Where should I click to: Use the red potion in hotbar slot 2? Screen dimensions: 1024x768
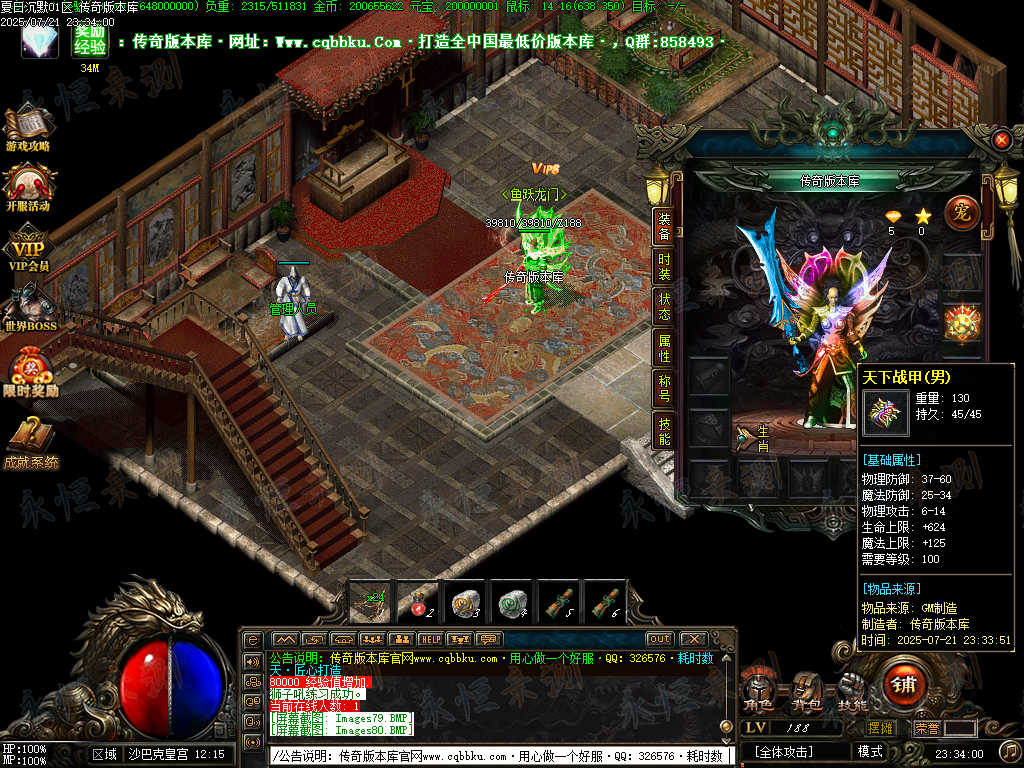[x=415, y=601]
